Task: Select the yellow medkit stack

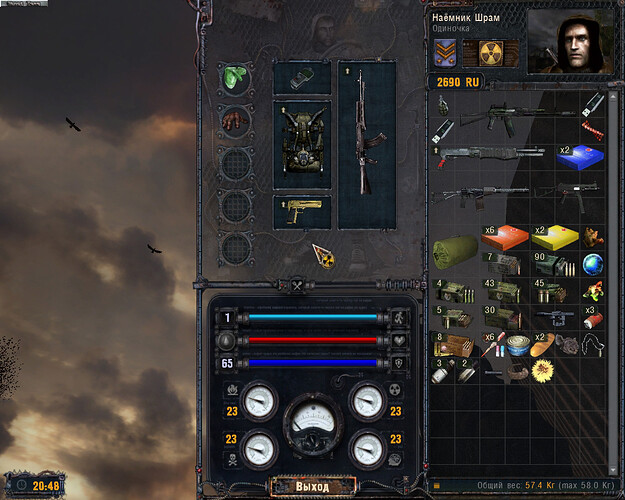Action: coord(556,238)
